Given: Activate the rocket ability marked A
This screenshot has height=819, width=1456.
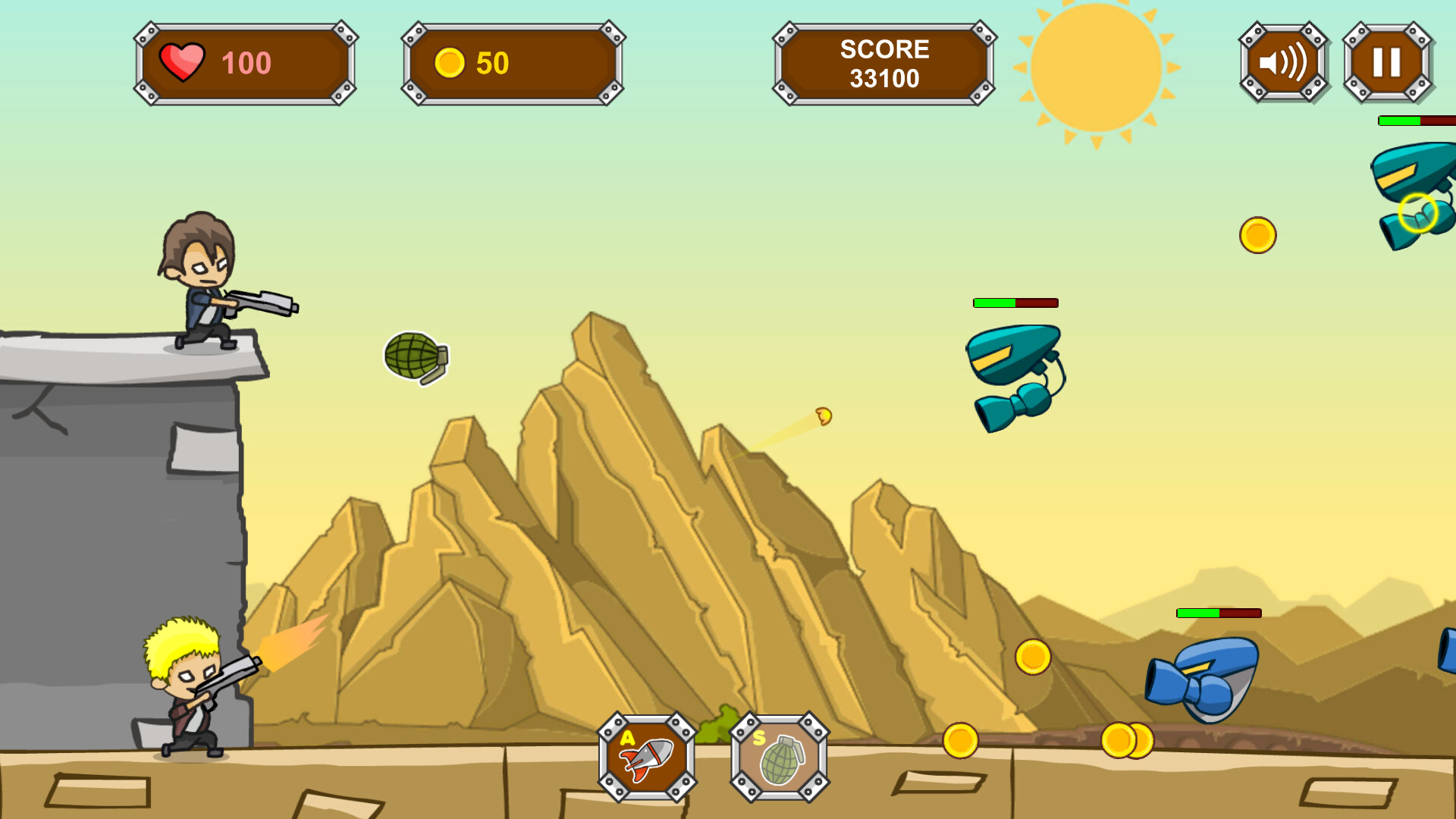Looking at the screenshot, I should (648, 758).
